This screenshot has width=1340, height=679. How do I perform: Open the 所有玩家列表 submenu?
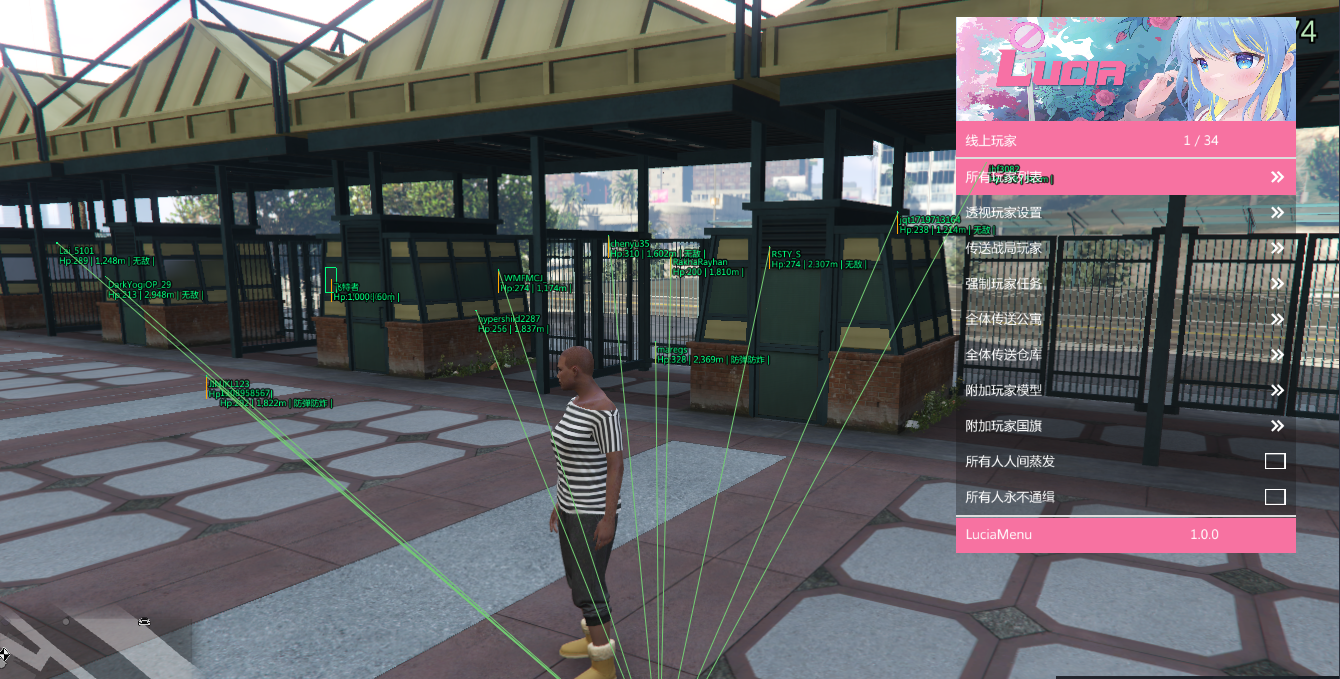[x=1125, y=177]
